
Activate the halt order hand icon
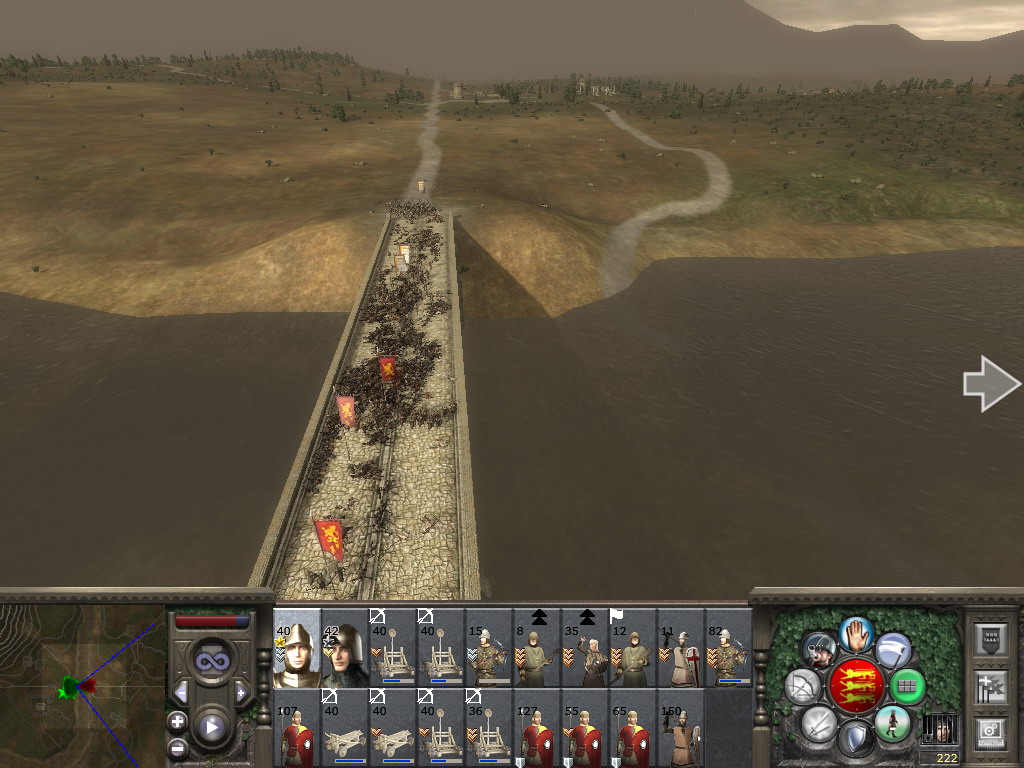[x=855, y=633]
